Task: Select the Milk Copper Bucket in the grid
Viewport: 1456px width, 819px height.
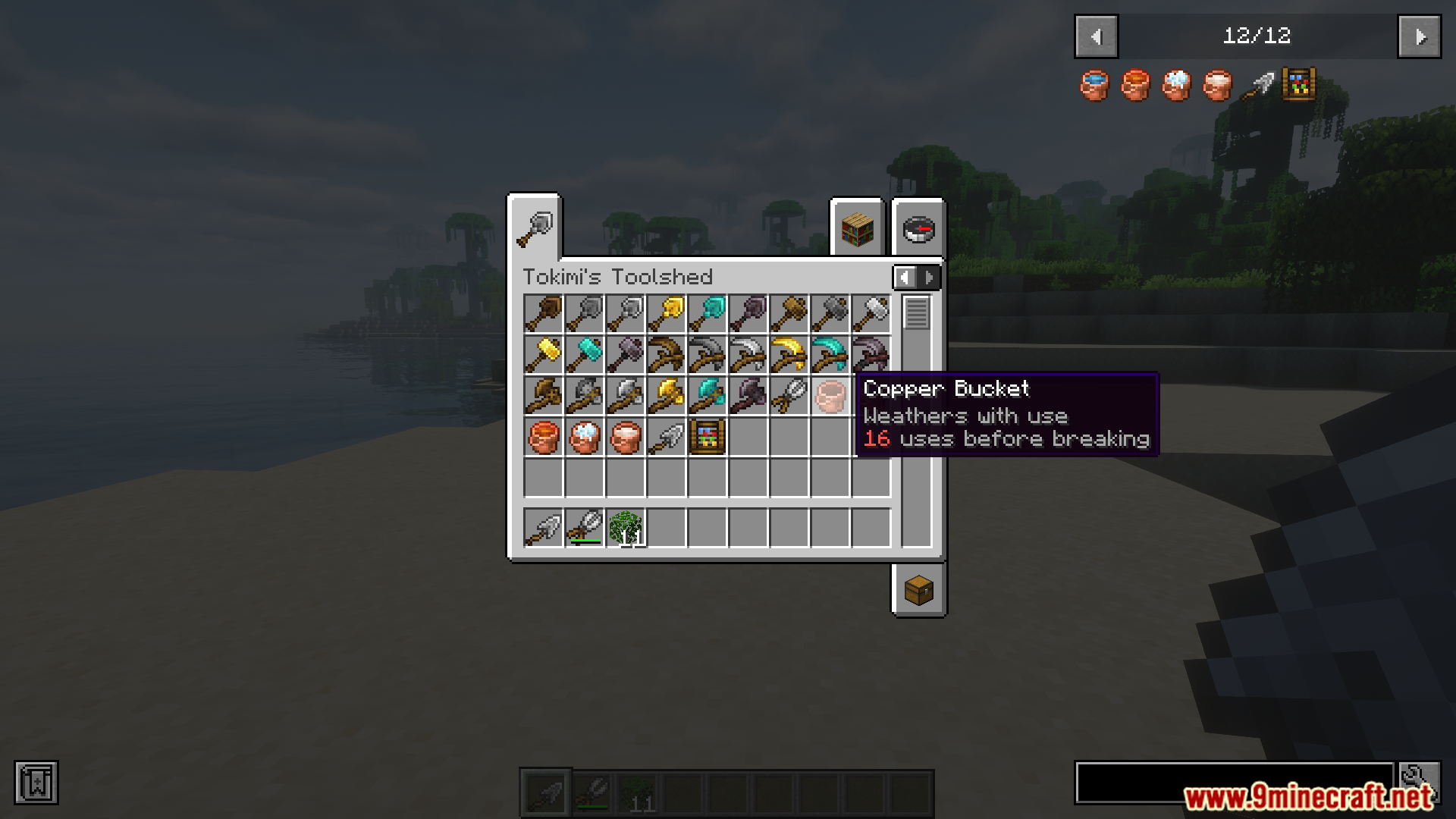Action: tap(625, 437)
